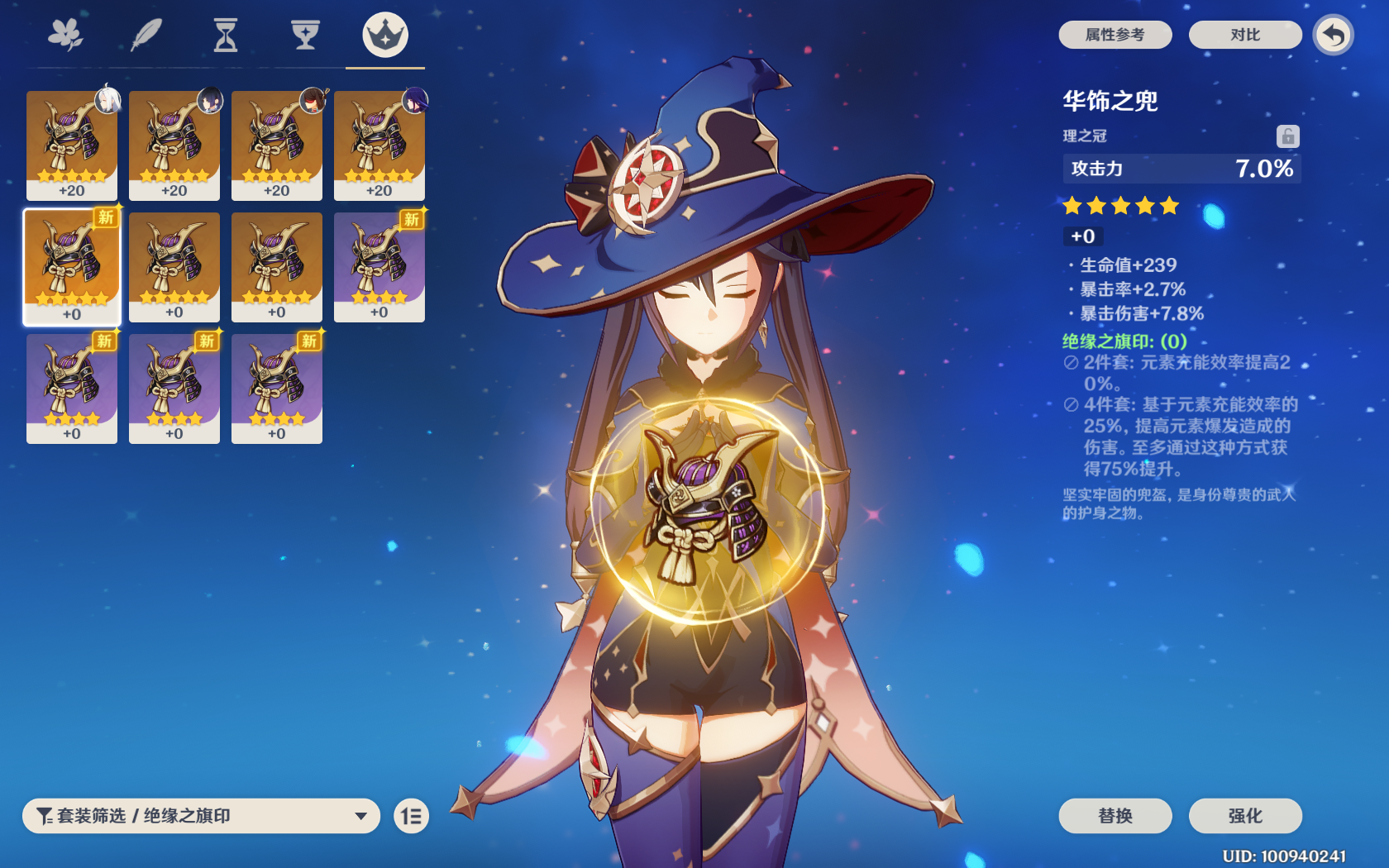Select the new +0 artifact thumbnail
This screenshot has height=868, width=1389.
pyautogui.click(x=71, y=266)
